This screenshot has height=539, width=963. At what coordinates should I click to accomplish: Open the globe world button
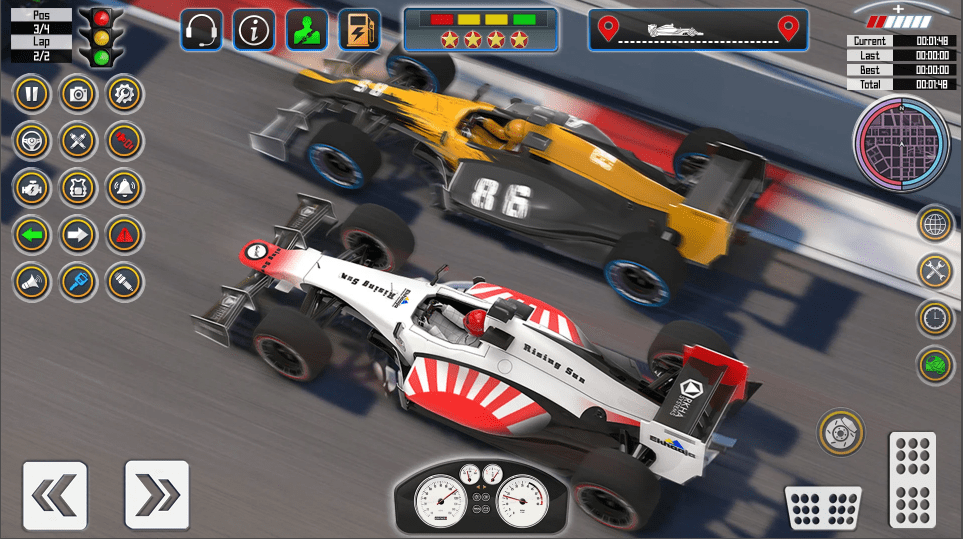coord(935,224)
